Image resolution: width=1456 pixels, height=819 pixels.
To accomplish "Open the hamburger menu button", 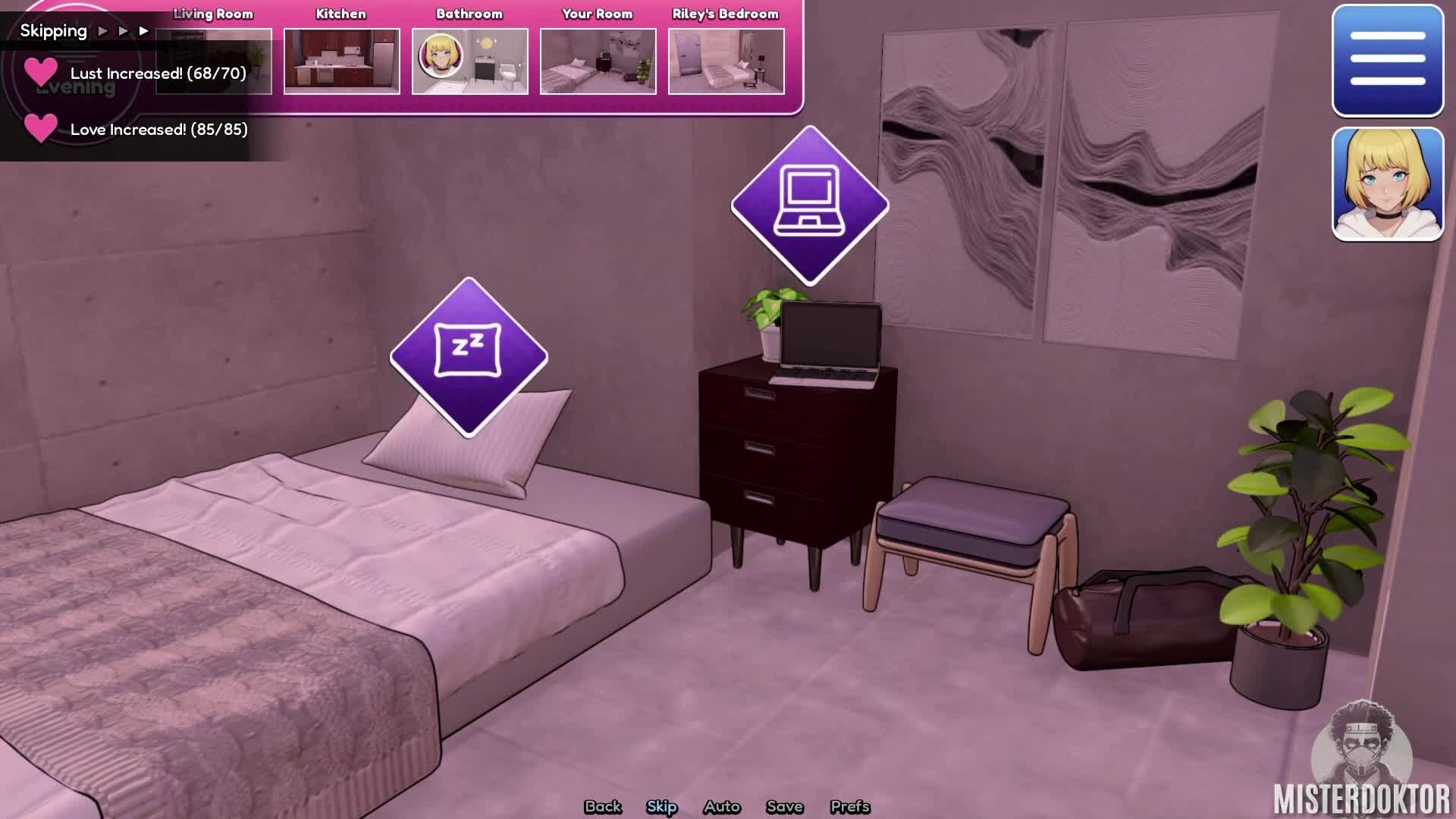I will pos(1387,61).
